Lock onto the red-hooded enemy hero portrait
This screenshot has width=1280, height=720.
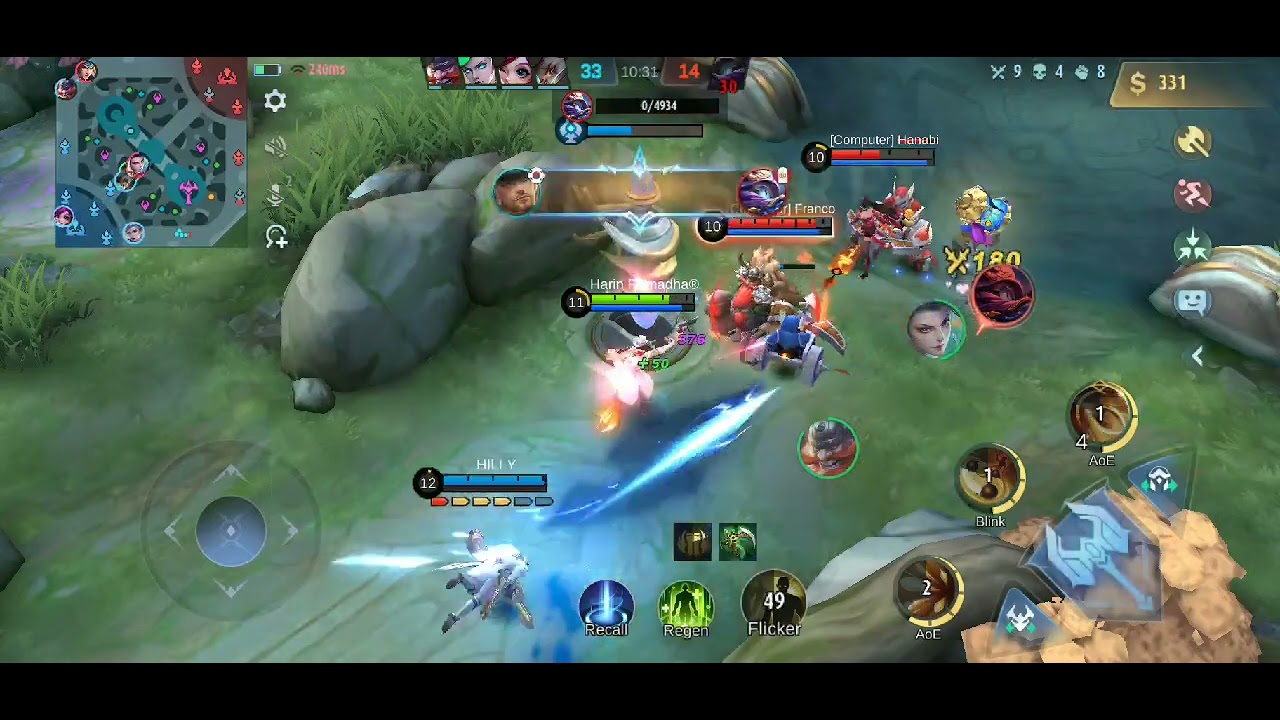[x=1002, y=294]
